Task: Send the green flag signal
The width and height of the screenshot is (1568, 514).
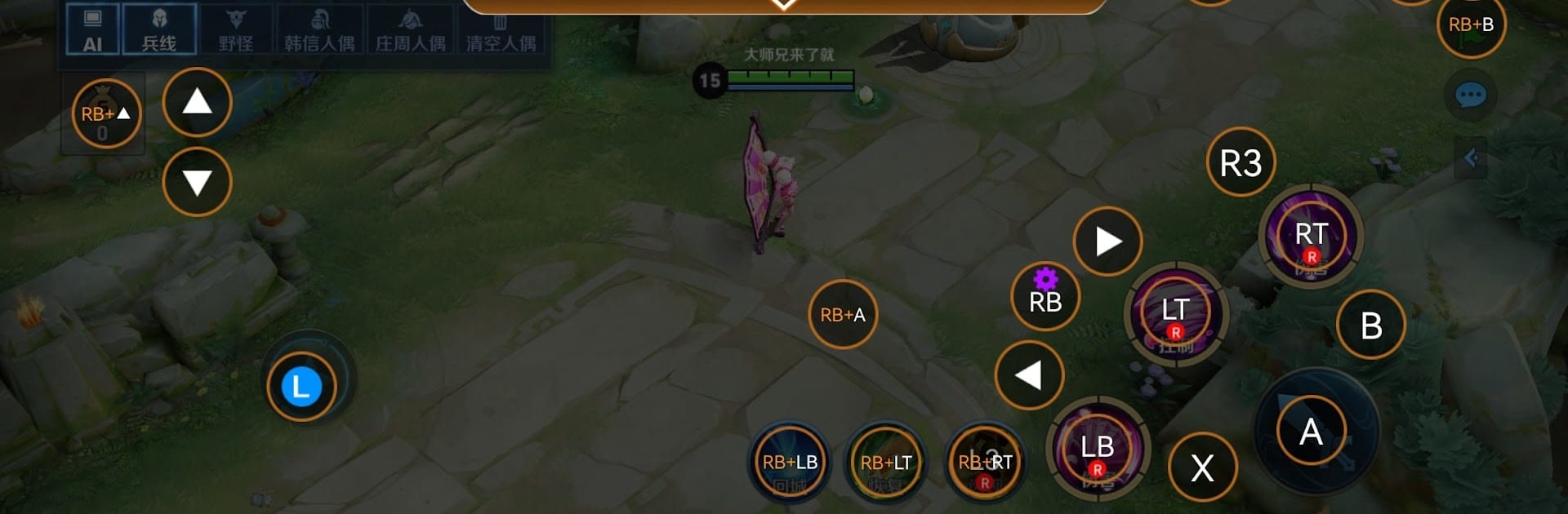Action: click(x=1471, y=24)
